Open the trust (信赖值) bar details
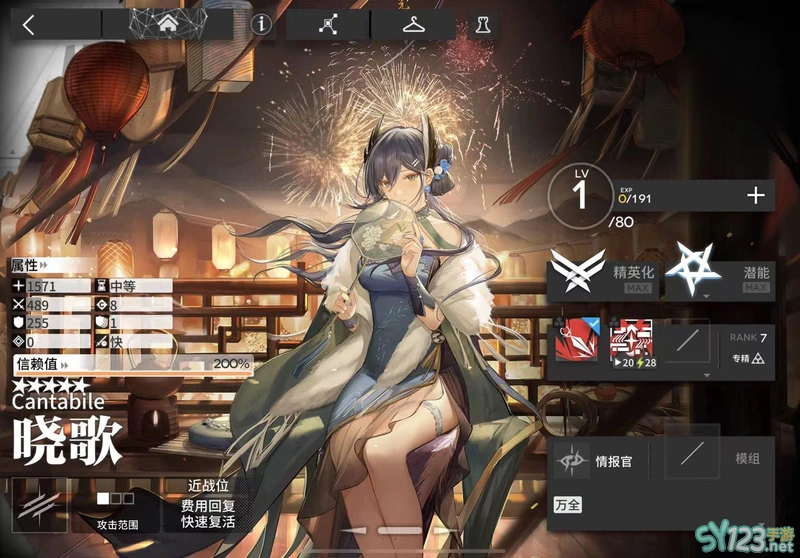Screen dimensions: 800x558 (x=130, y=364)
